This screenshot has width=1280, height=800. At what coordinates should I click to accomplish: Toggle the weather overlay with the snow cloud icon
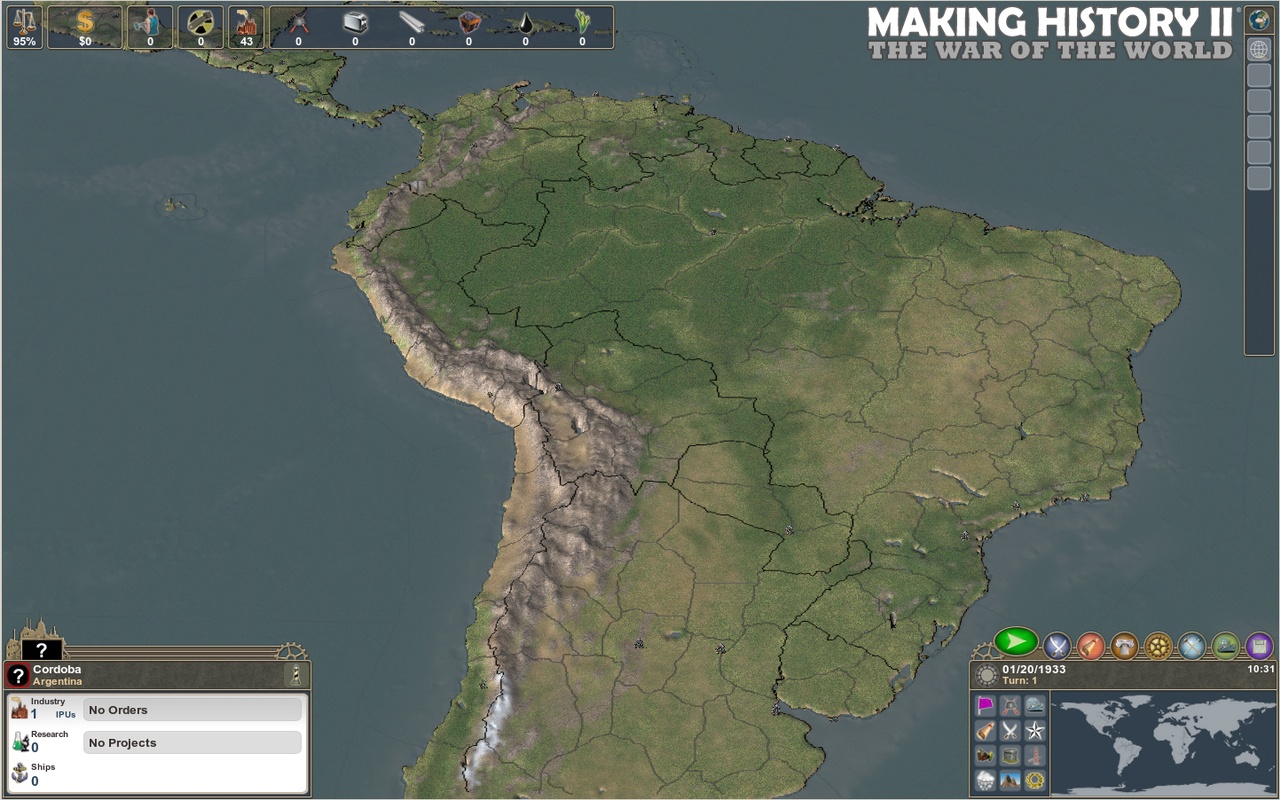pyautogui.click(x=984, y=779)
